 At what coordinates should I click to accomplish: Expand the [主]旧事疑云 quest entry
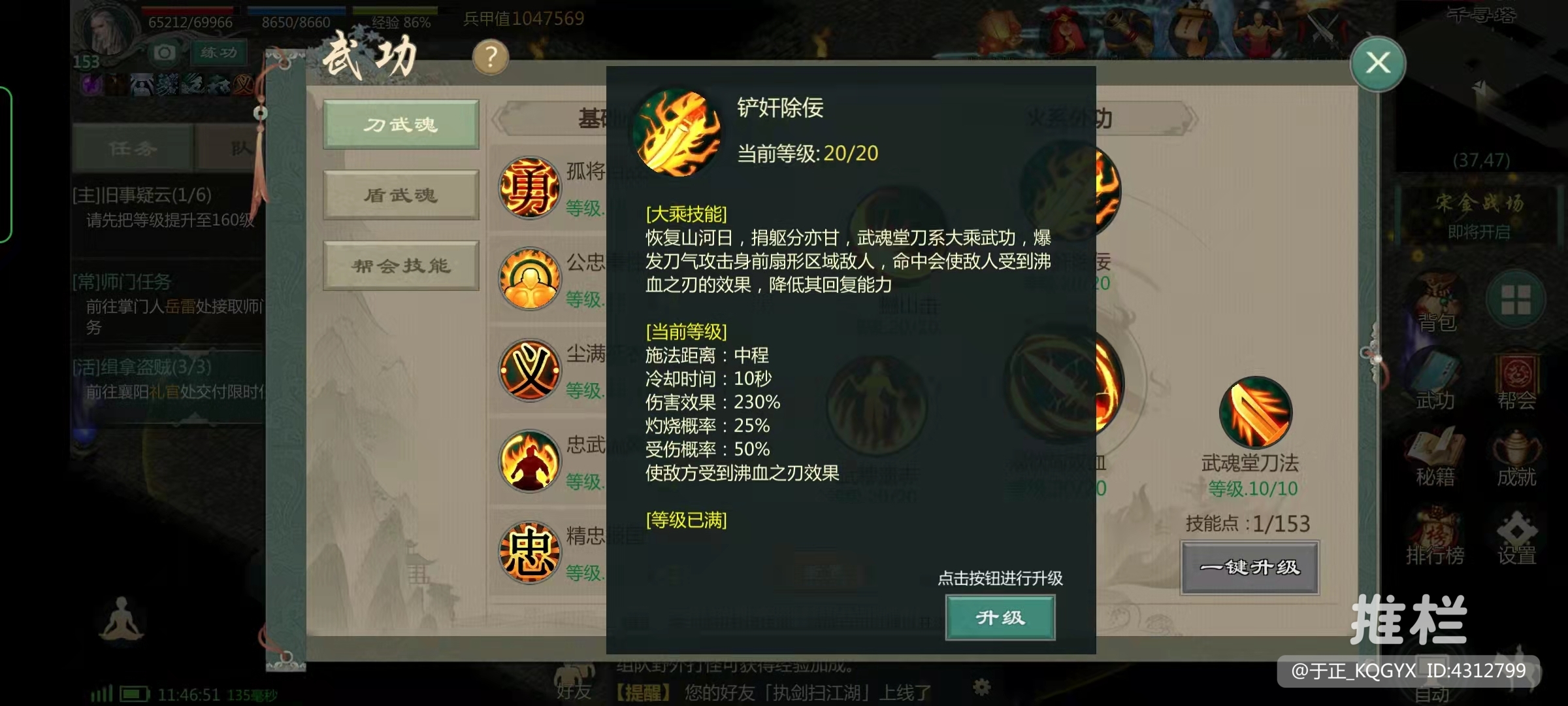click(137, 195)
